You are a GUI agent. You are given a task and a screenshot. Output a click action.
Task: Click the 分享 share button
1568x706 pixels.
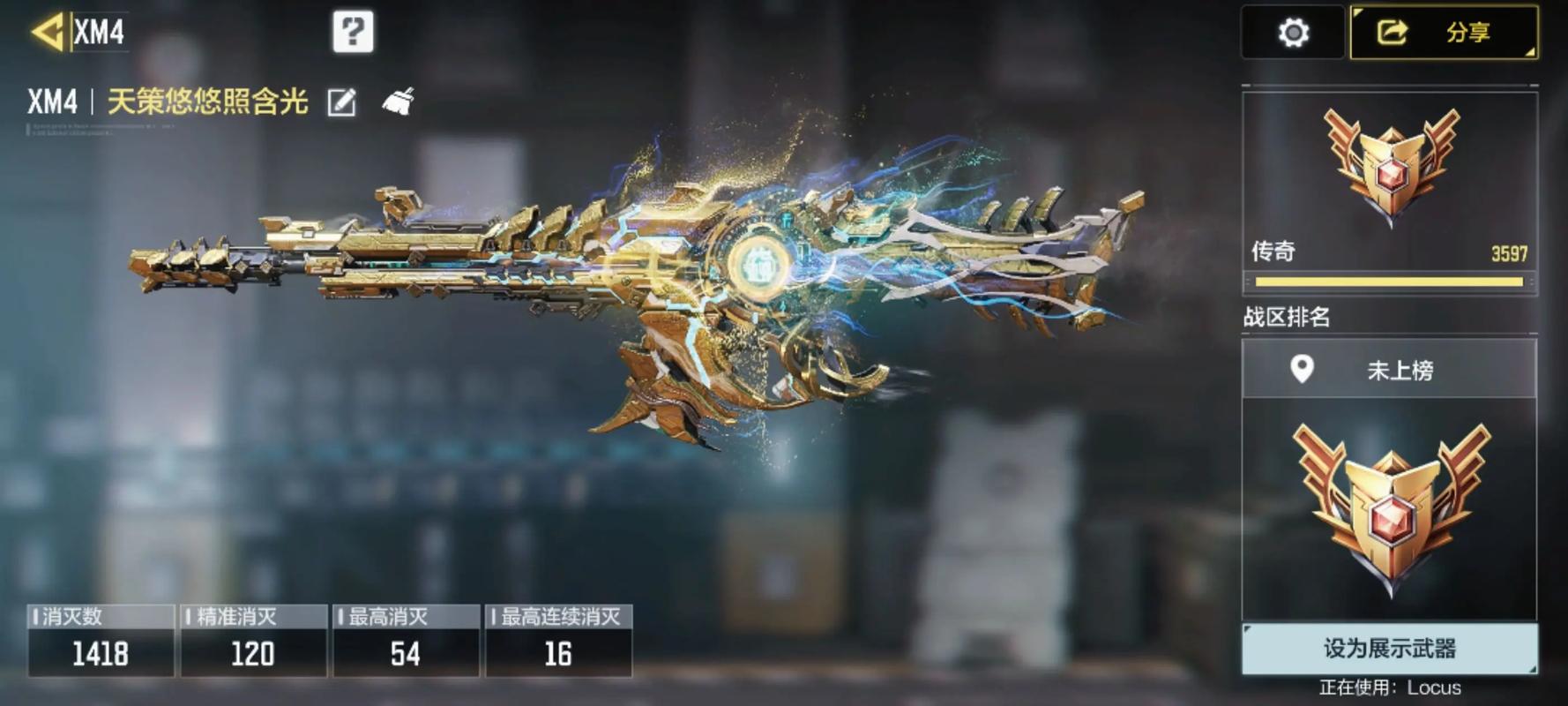[x=1444, y=34]
